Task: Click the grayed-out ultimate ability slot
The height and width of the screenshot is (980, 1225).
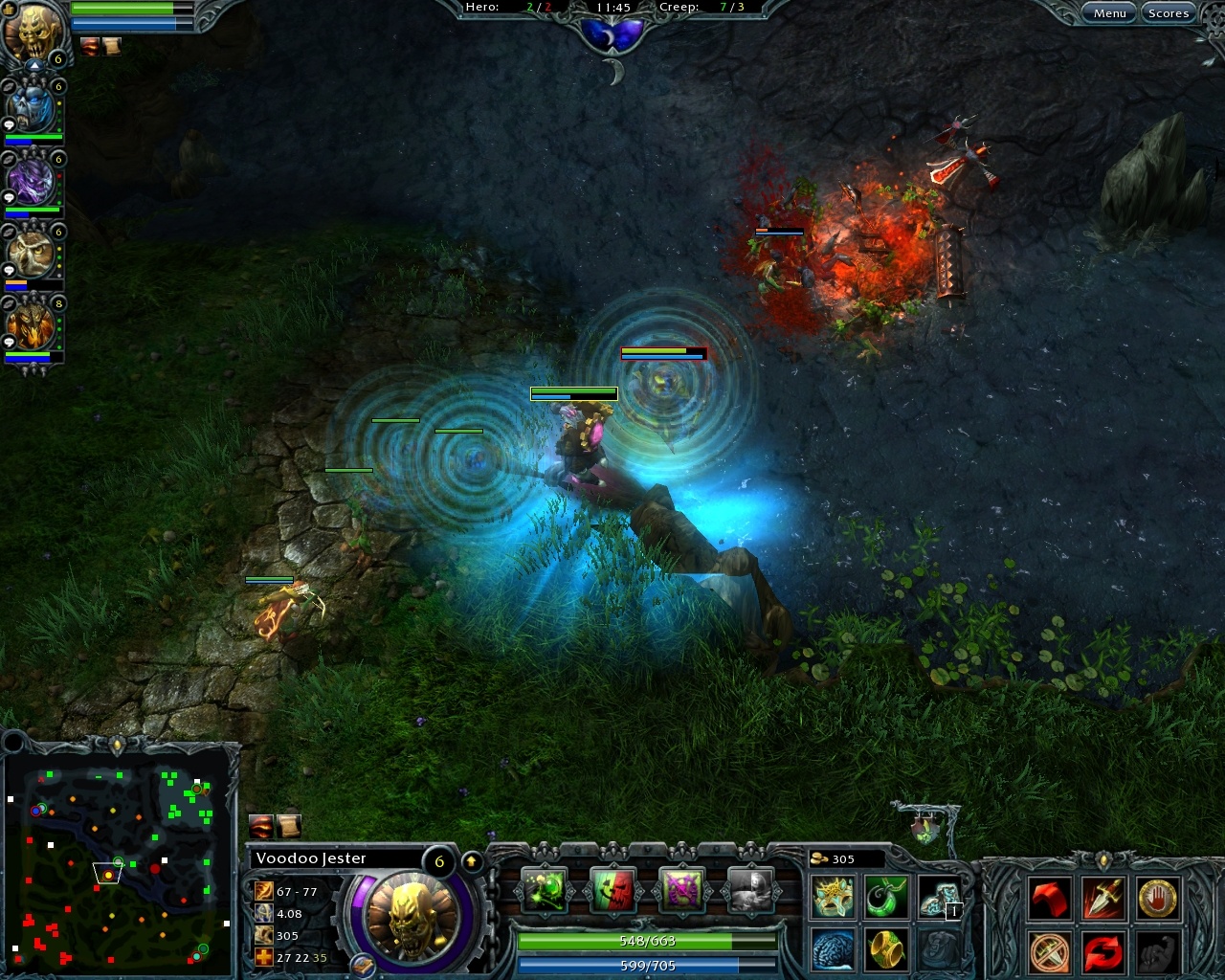Action: (750, 892)
